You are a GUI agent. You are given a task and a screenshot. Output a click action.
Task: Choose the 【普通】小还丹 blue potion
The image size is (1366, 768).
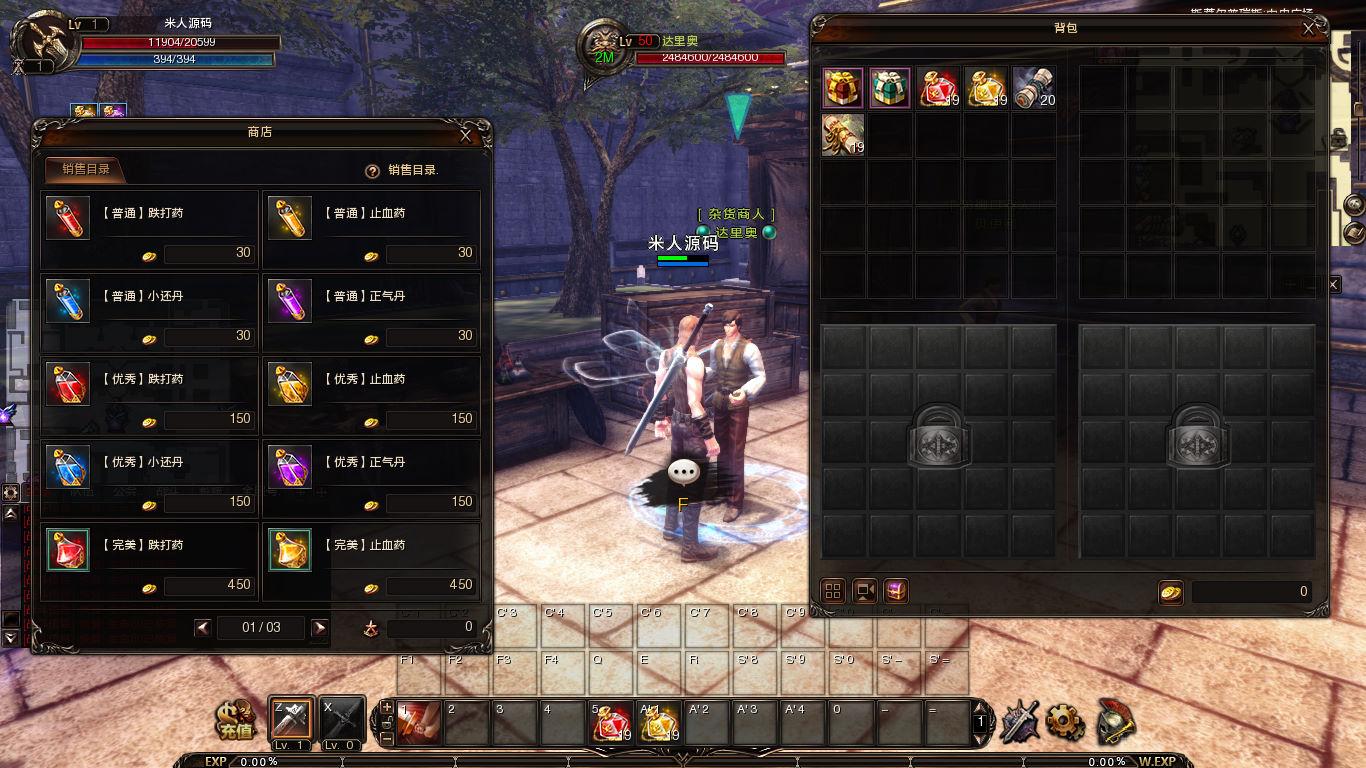[x=68, y=301]
